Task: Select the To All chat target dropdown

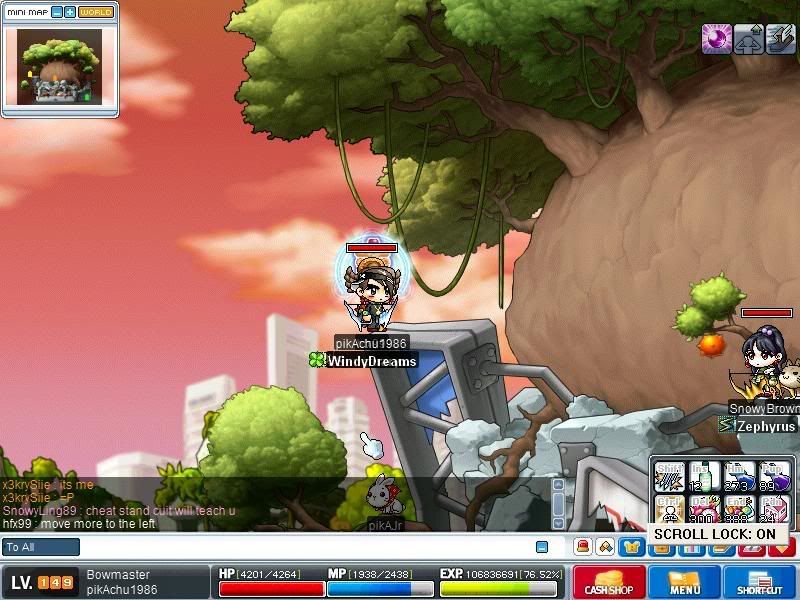Action: click(x=41, y=547)
